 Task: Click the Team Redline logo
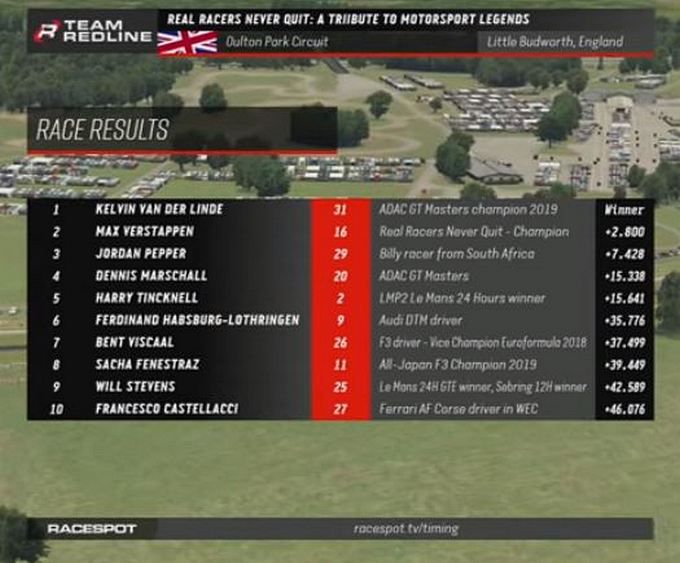point(92,31)
